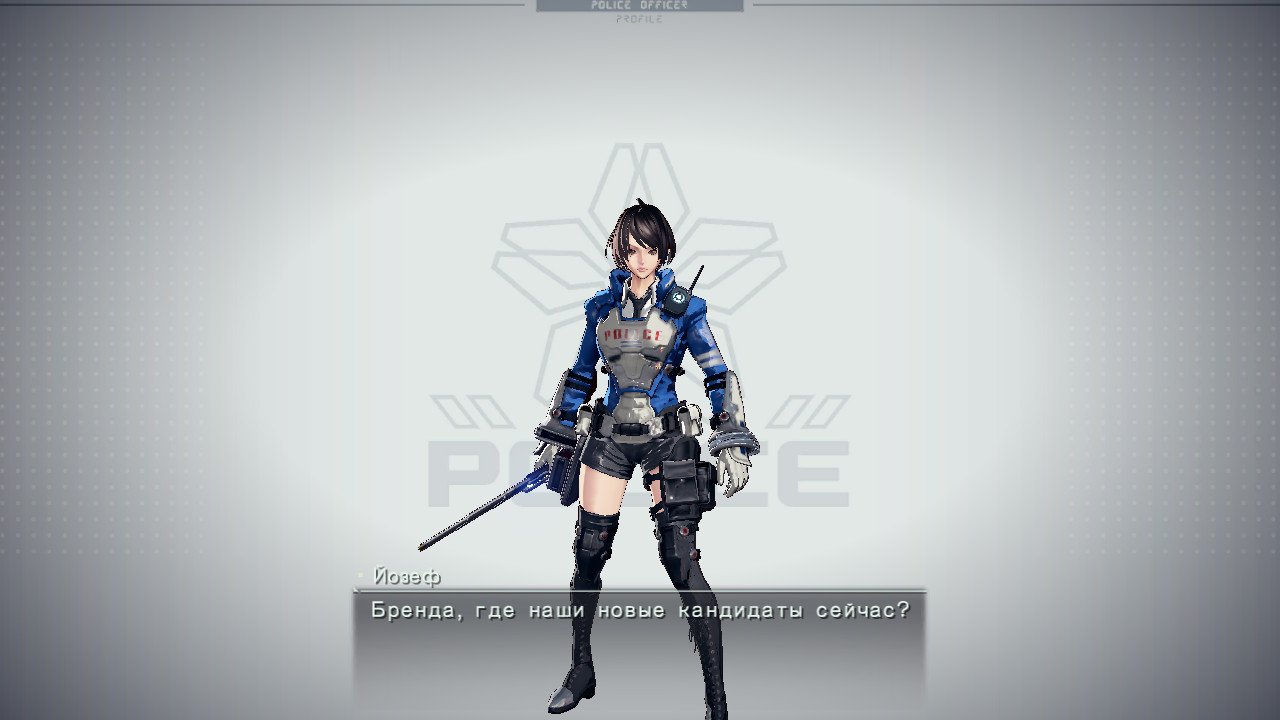Click the utility belt buckle
The height and width of the screenshot is (720, 1280).
(632, 427)
